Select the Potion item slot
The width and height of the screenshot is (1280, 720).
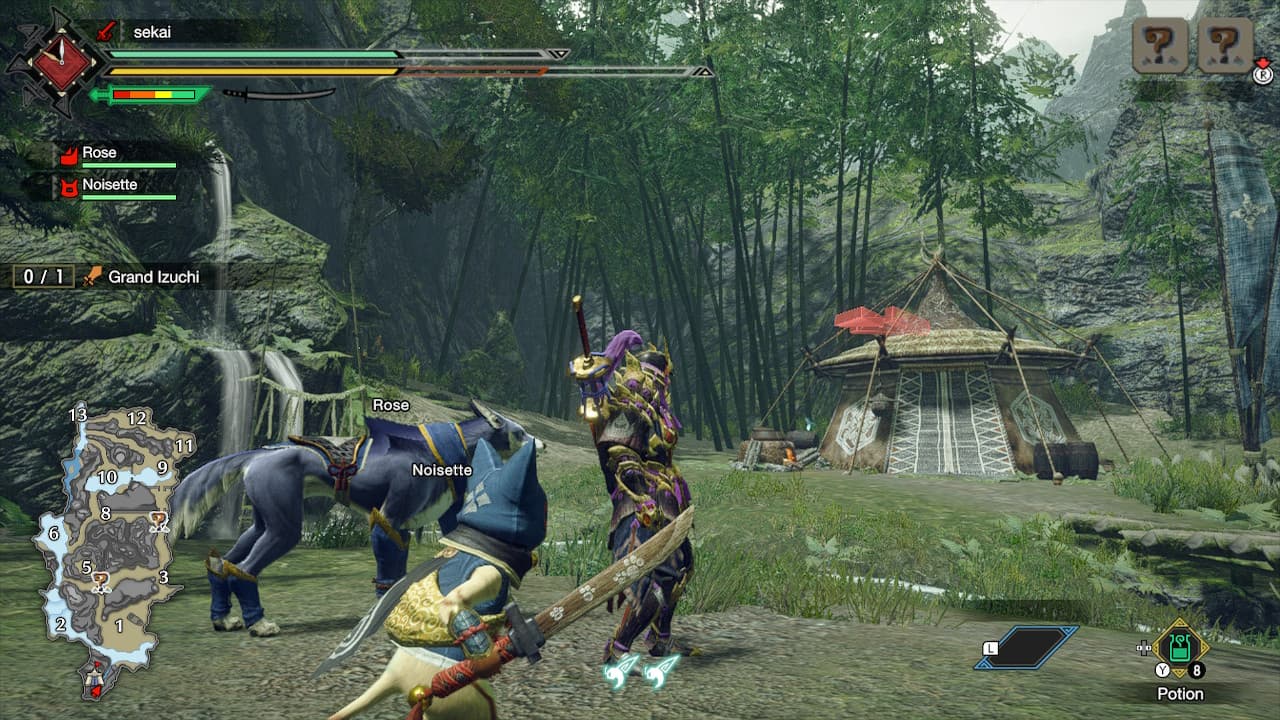coord(1181,649)
